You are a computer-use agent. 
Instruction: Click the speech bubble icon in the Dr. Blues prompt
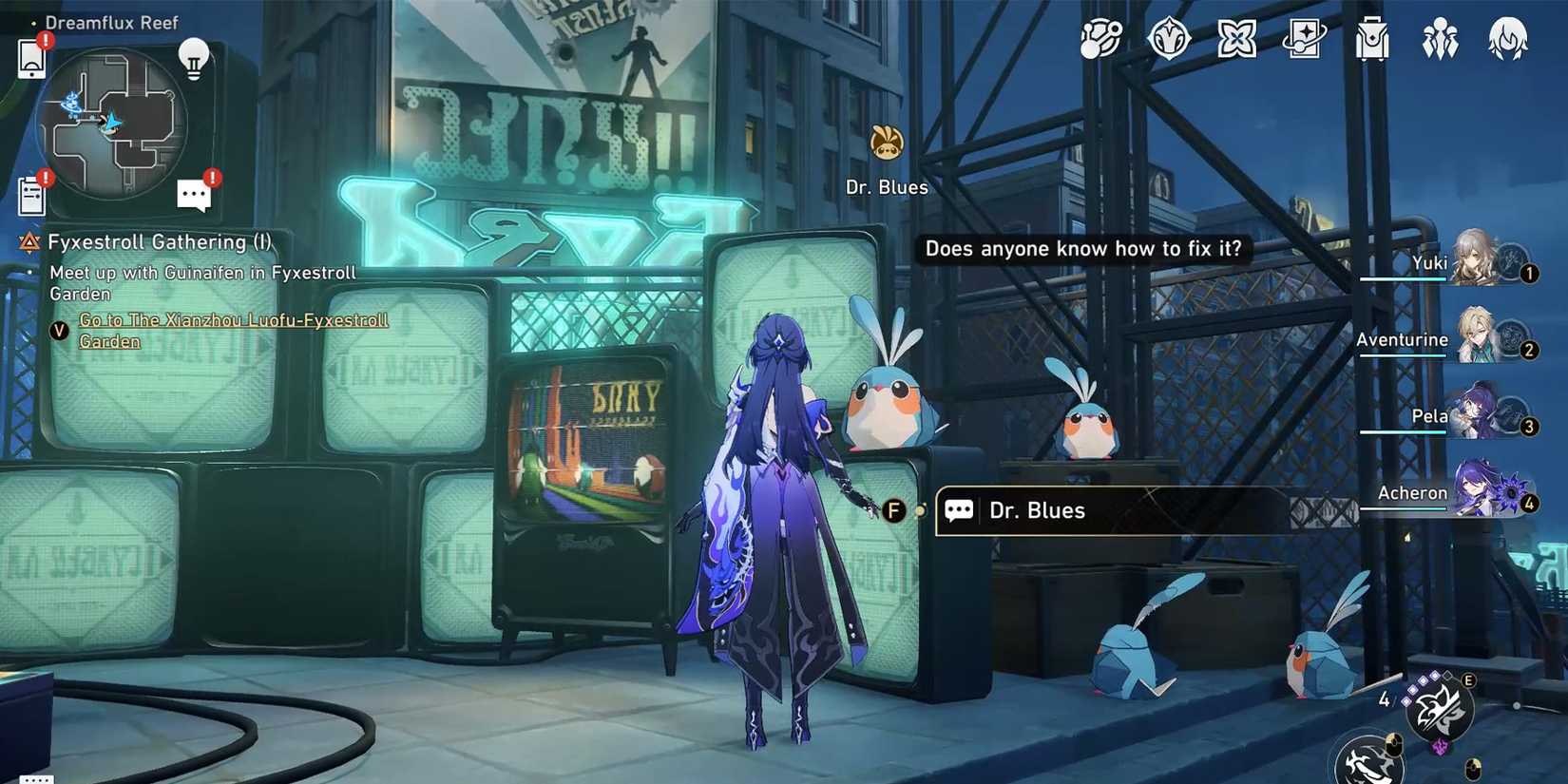tap(959, 510)
